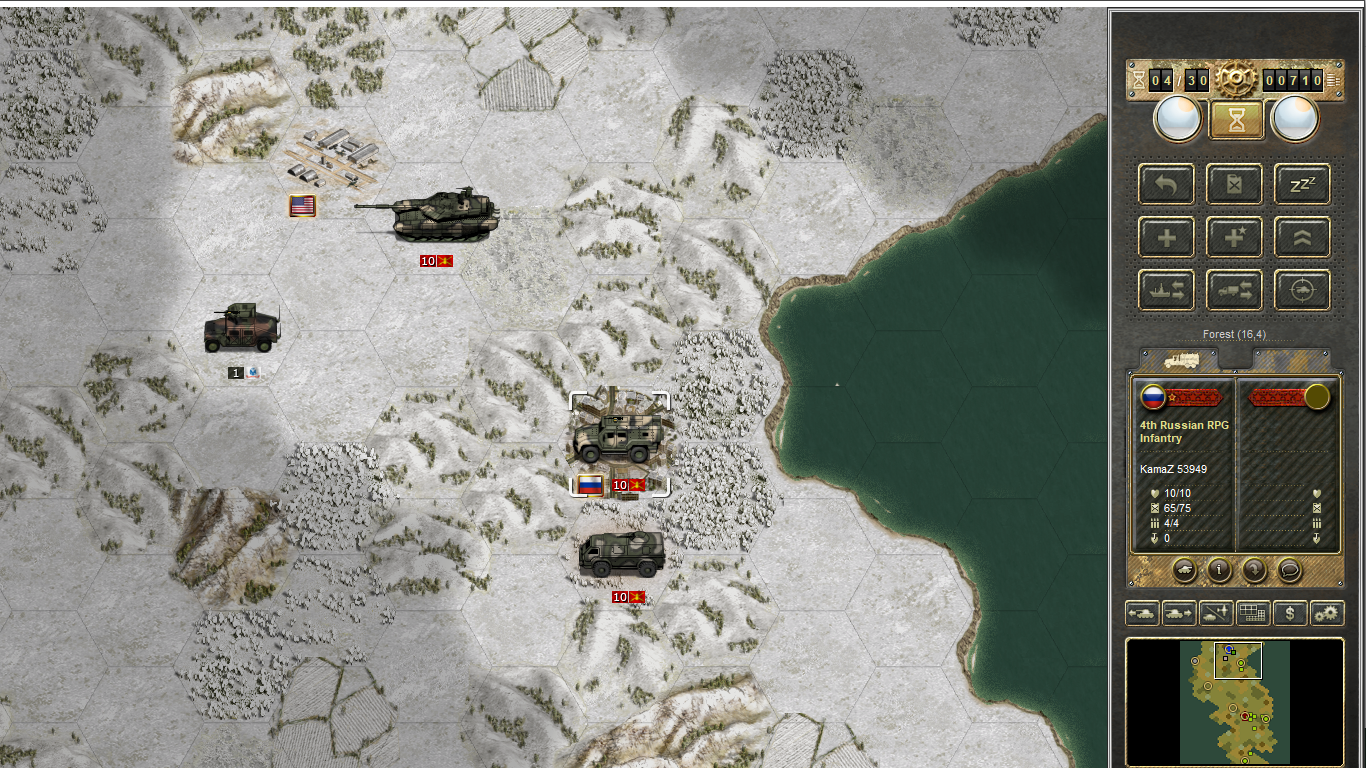
Task: Put the unit to sleep with the ZZZ button
Action: tap(1302, 185)
